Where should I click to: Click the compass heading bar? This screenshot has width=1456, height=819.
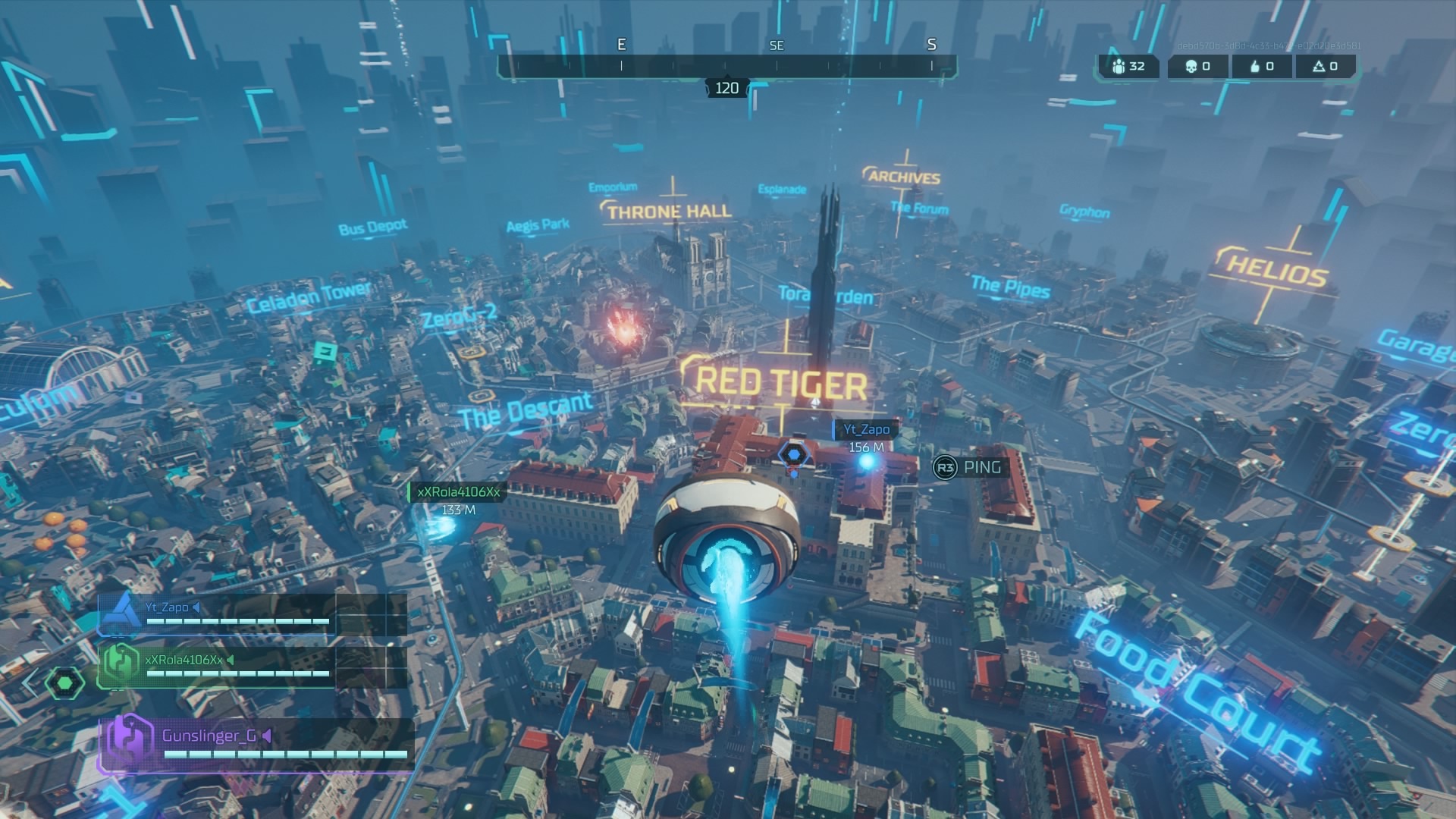coord(726,67)
